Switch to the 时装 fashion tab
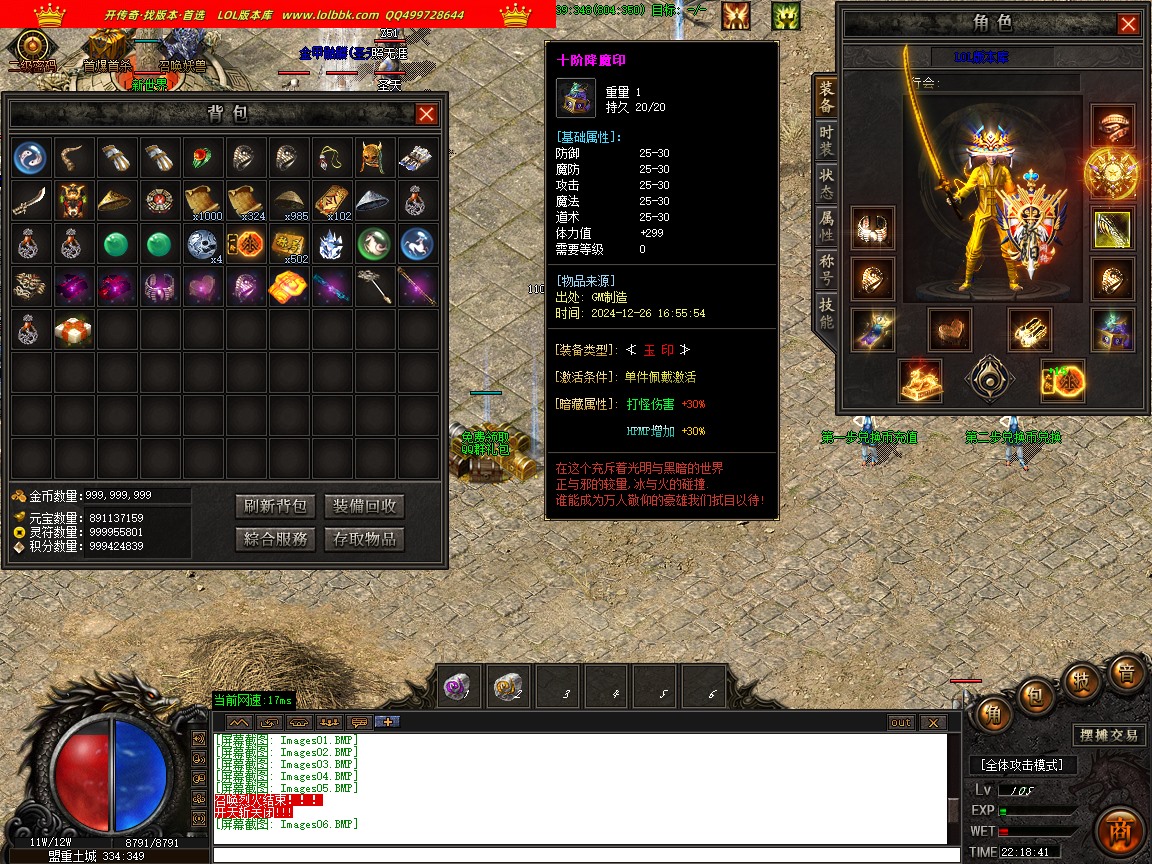1152x864 pixels. click(x=826, y=141)
